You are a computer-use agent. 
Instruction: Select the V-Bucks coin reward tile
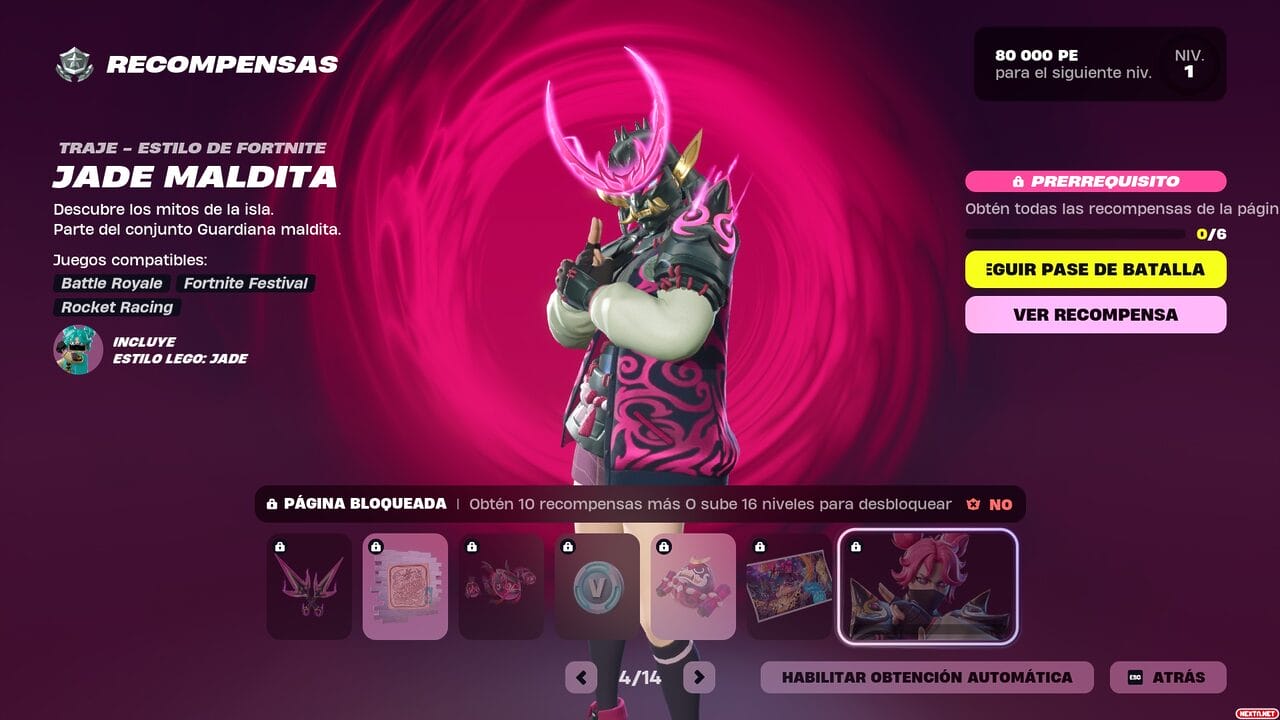(597, 586)
